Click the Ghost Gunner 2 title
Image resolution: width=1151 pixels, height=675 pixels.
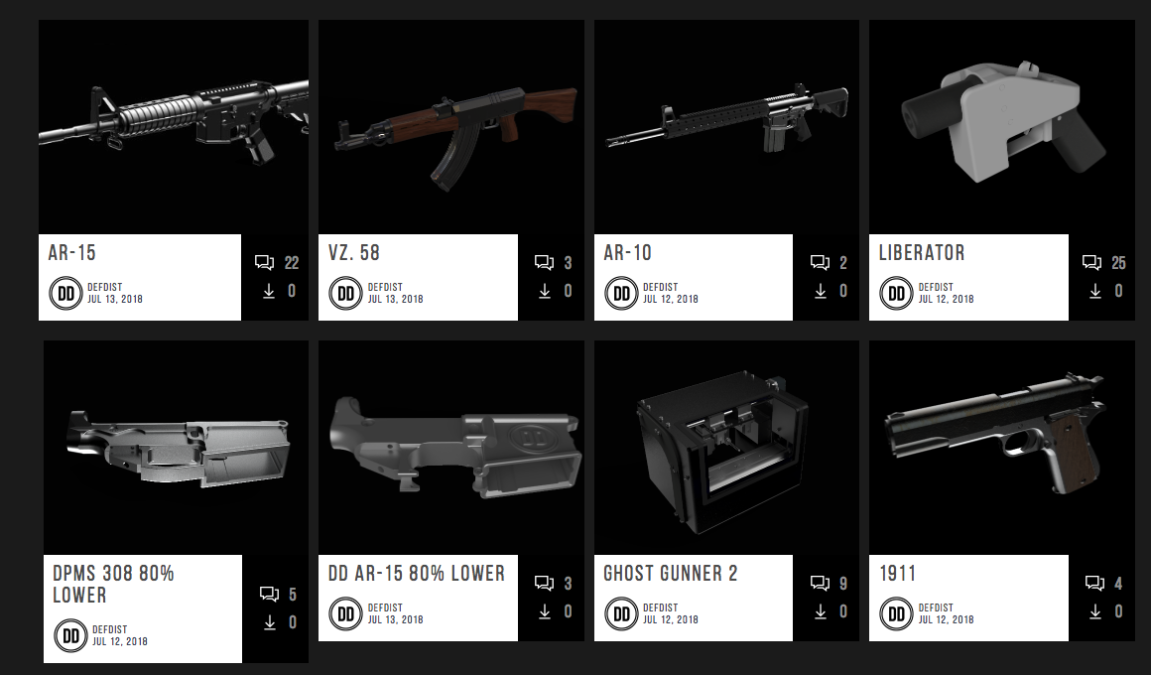click(x=670, y=574)
